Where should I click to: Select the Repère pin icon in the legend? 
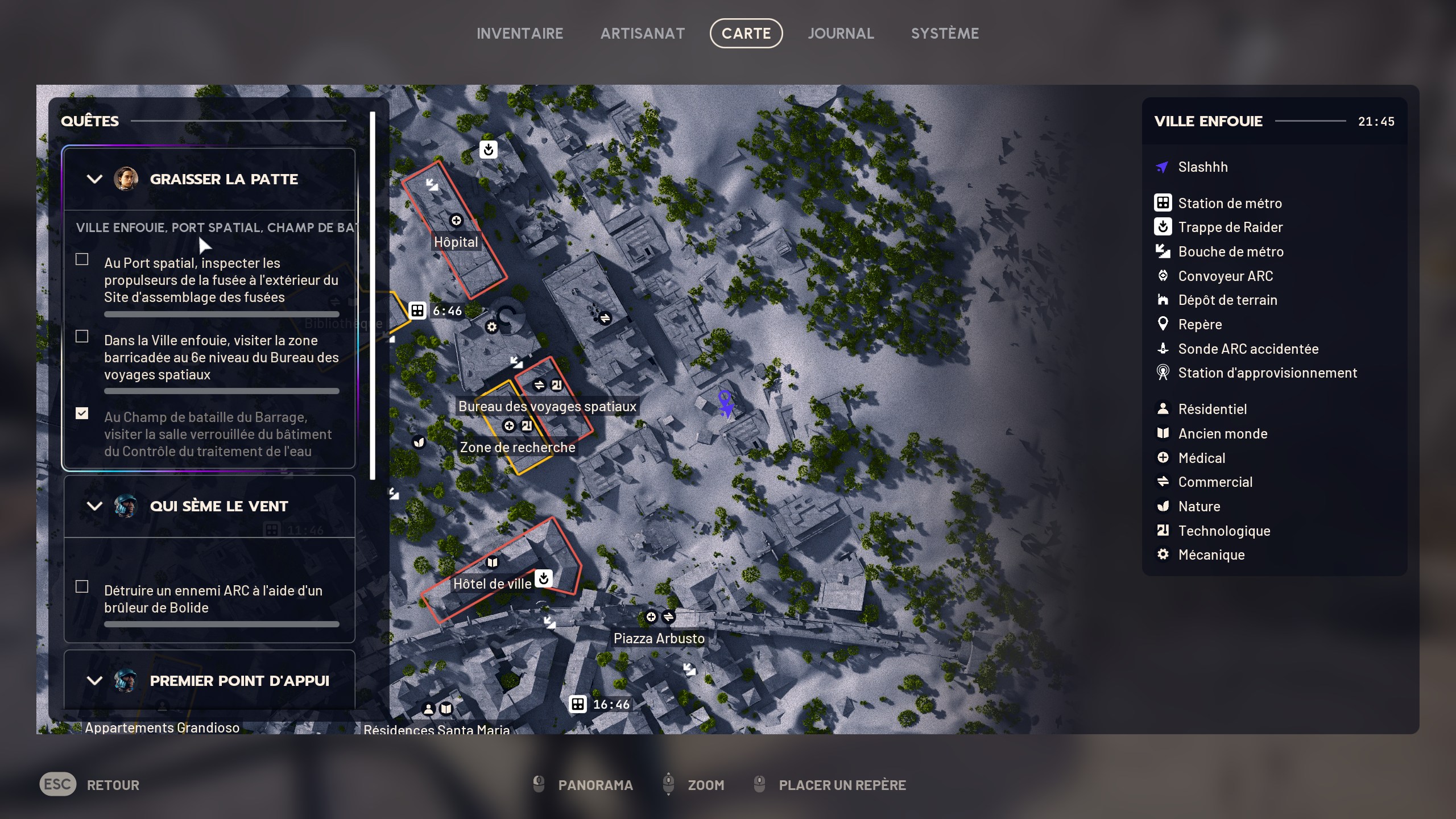coord(1164,324)
